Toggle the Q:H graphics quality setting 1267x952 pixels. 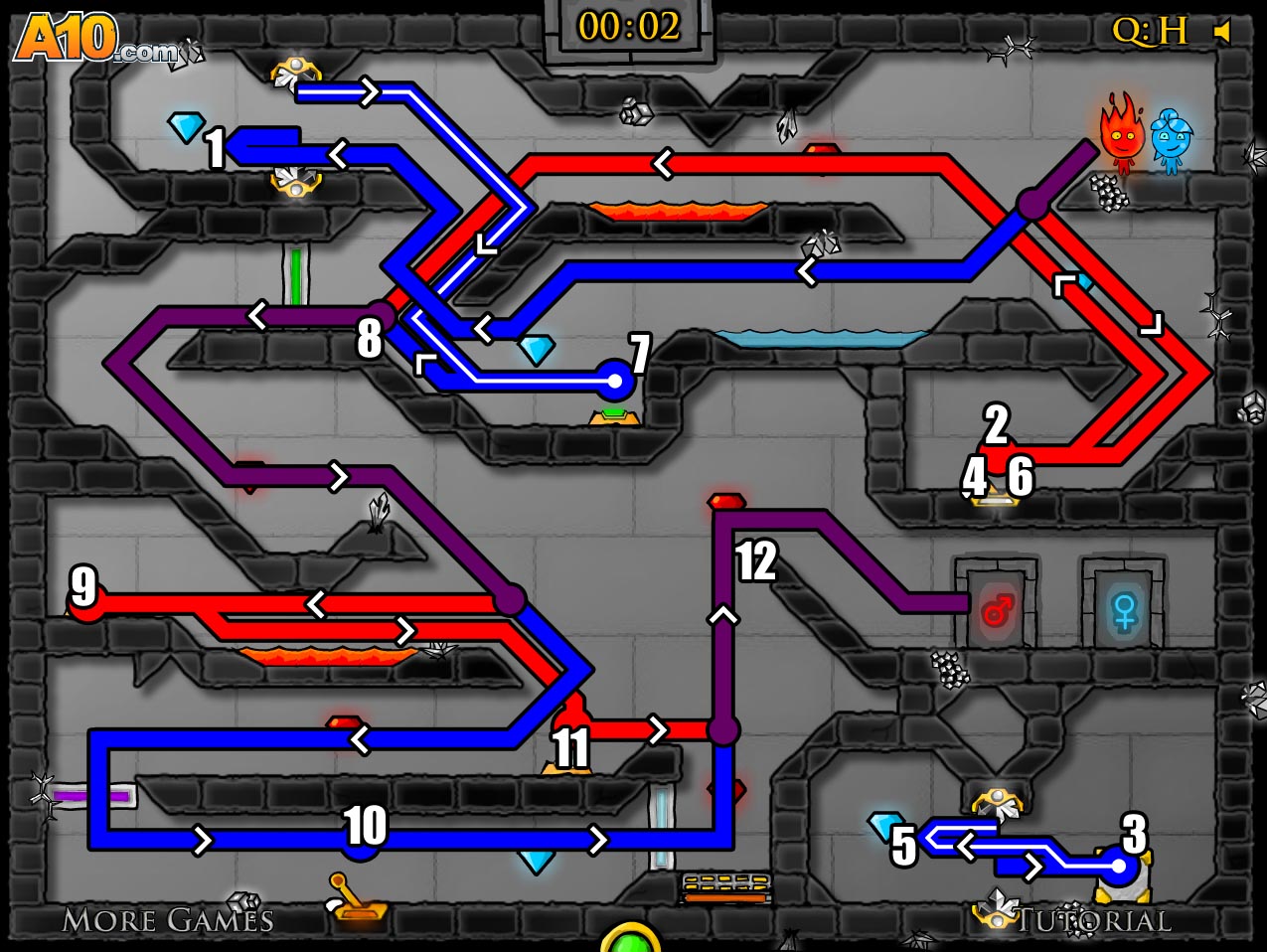1149,32
